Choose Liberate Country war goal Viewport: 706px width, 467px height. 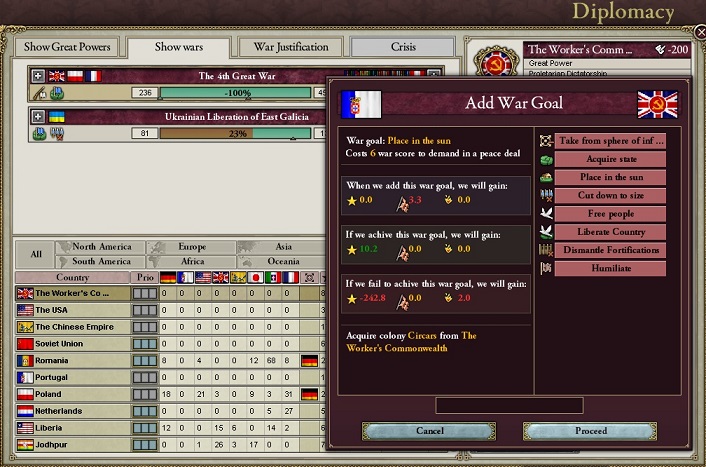point(611,232)
